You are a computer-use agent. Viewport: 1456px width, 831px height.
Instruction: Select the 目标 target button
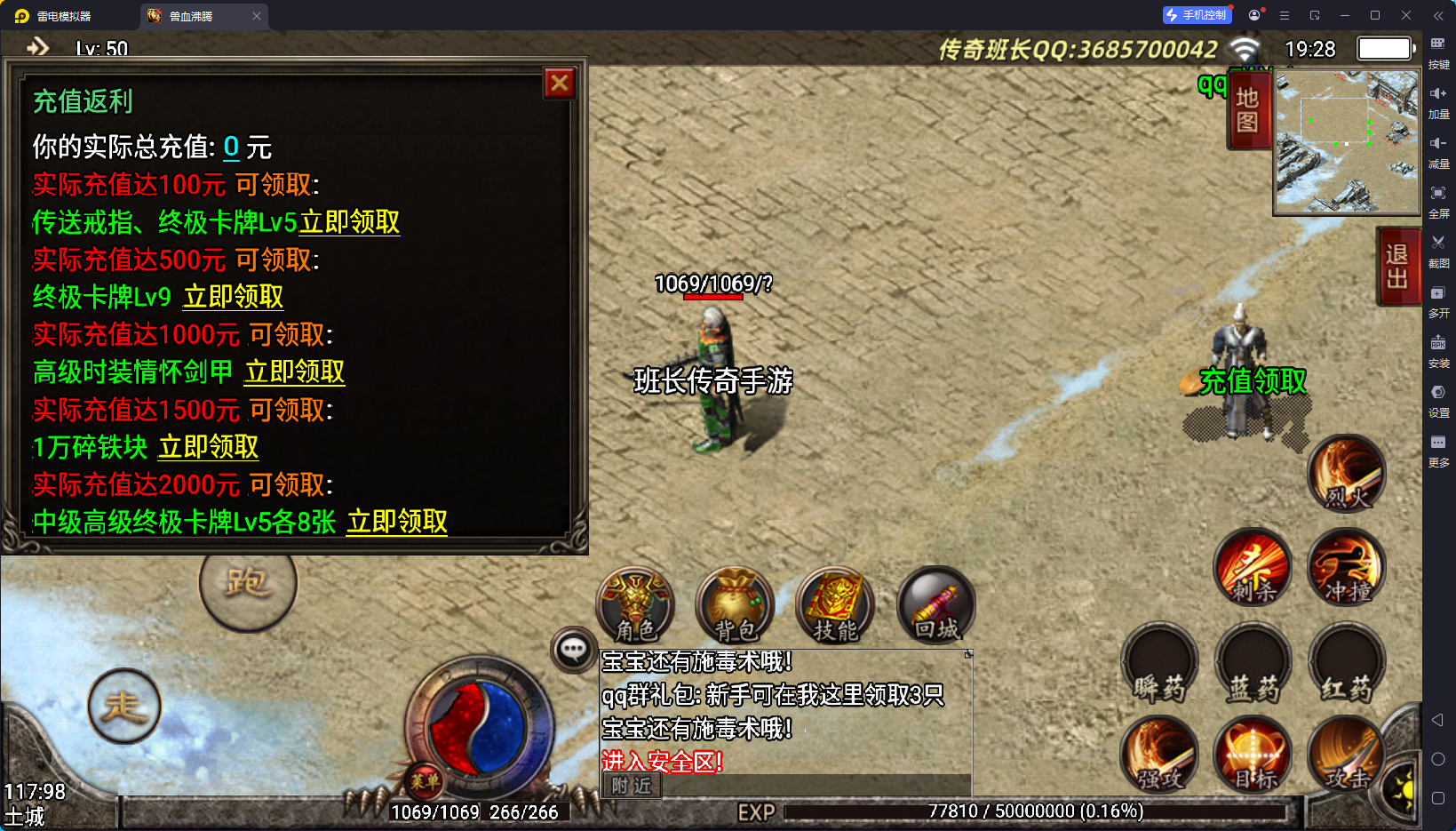[1253, 755]
